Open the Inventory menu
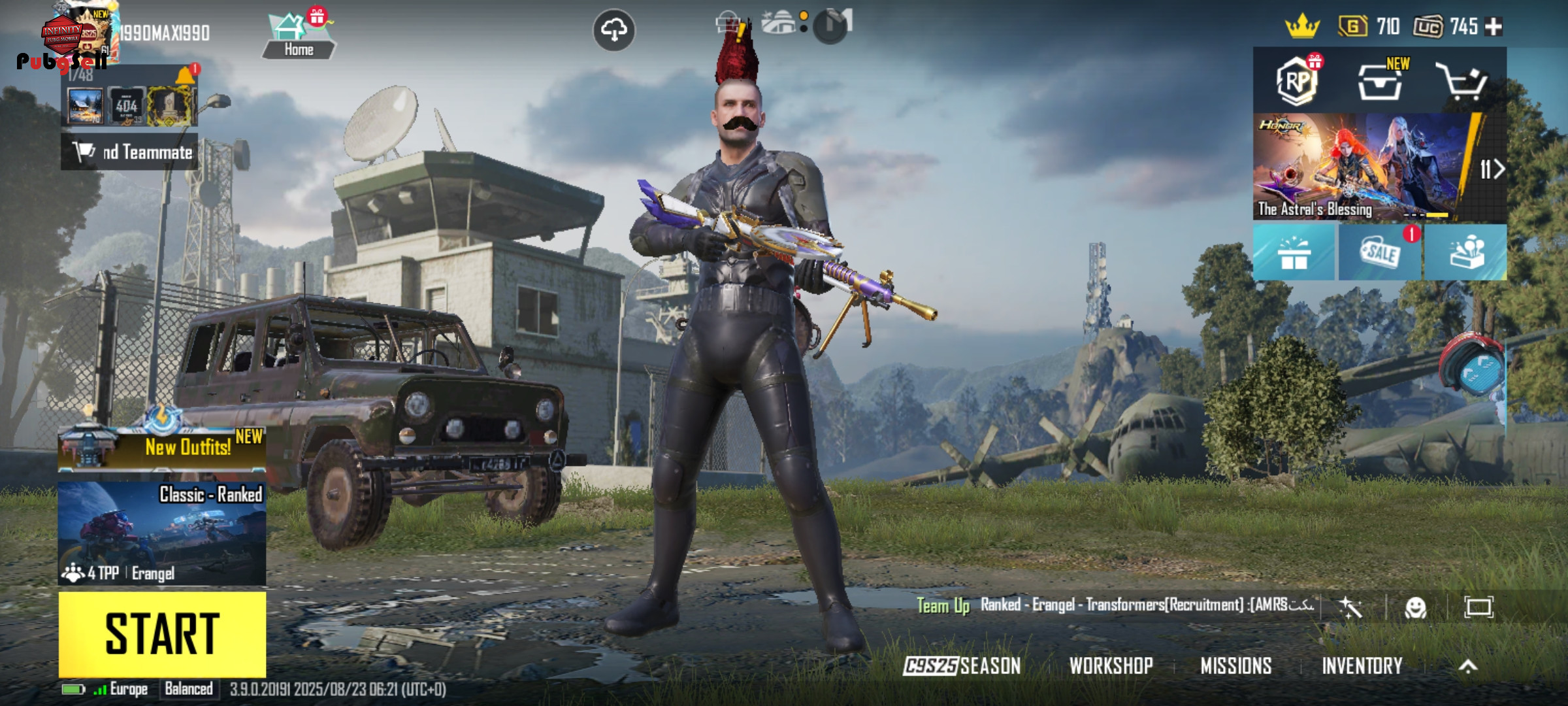The width and height of the screenshot is (1568, 706). tap(1362, 666)
